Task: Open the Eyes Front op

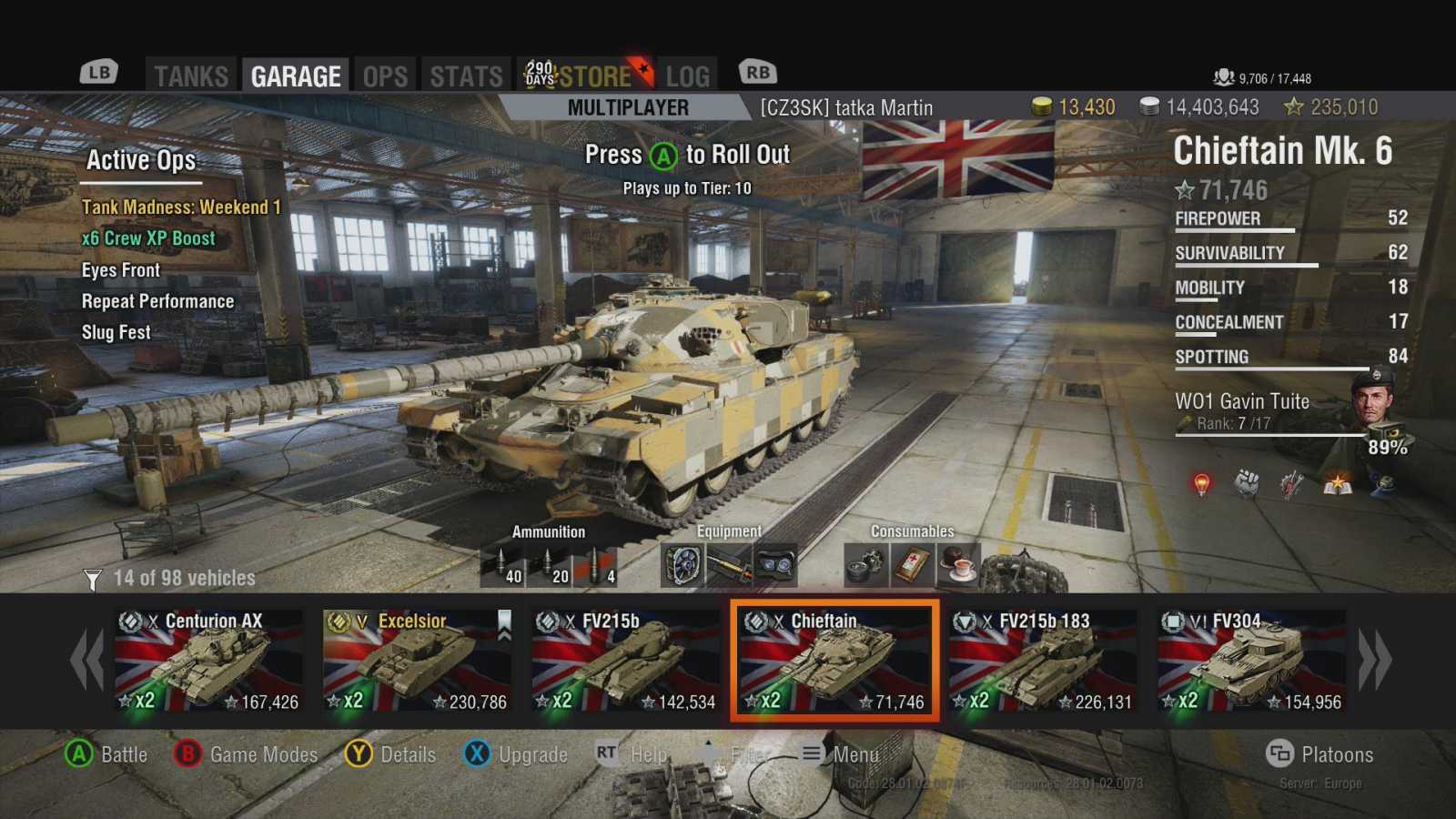Action: click(121, 270)
